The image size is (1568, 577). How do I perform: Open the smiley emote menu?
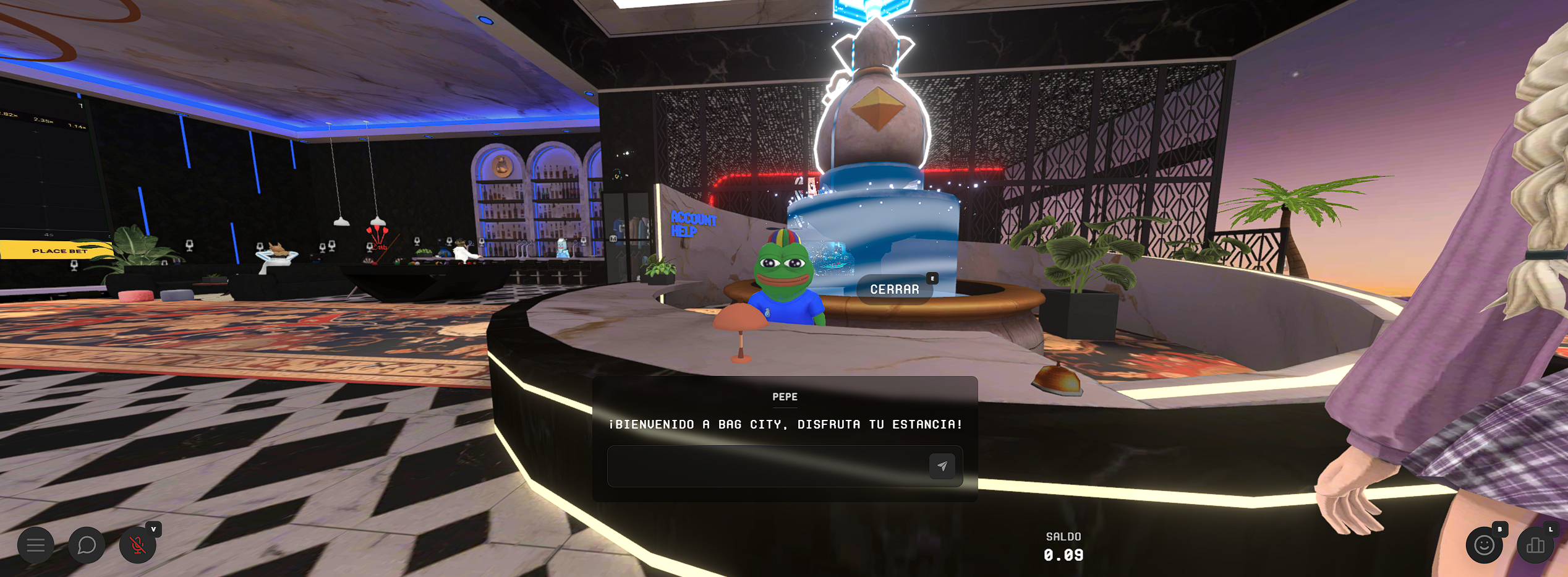click(1484, 545)
